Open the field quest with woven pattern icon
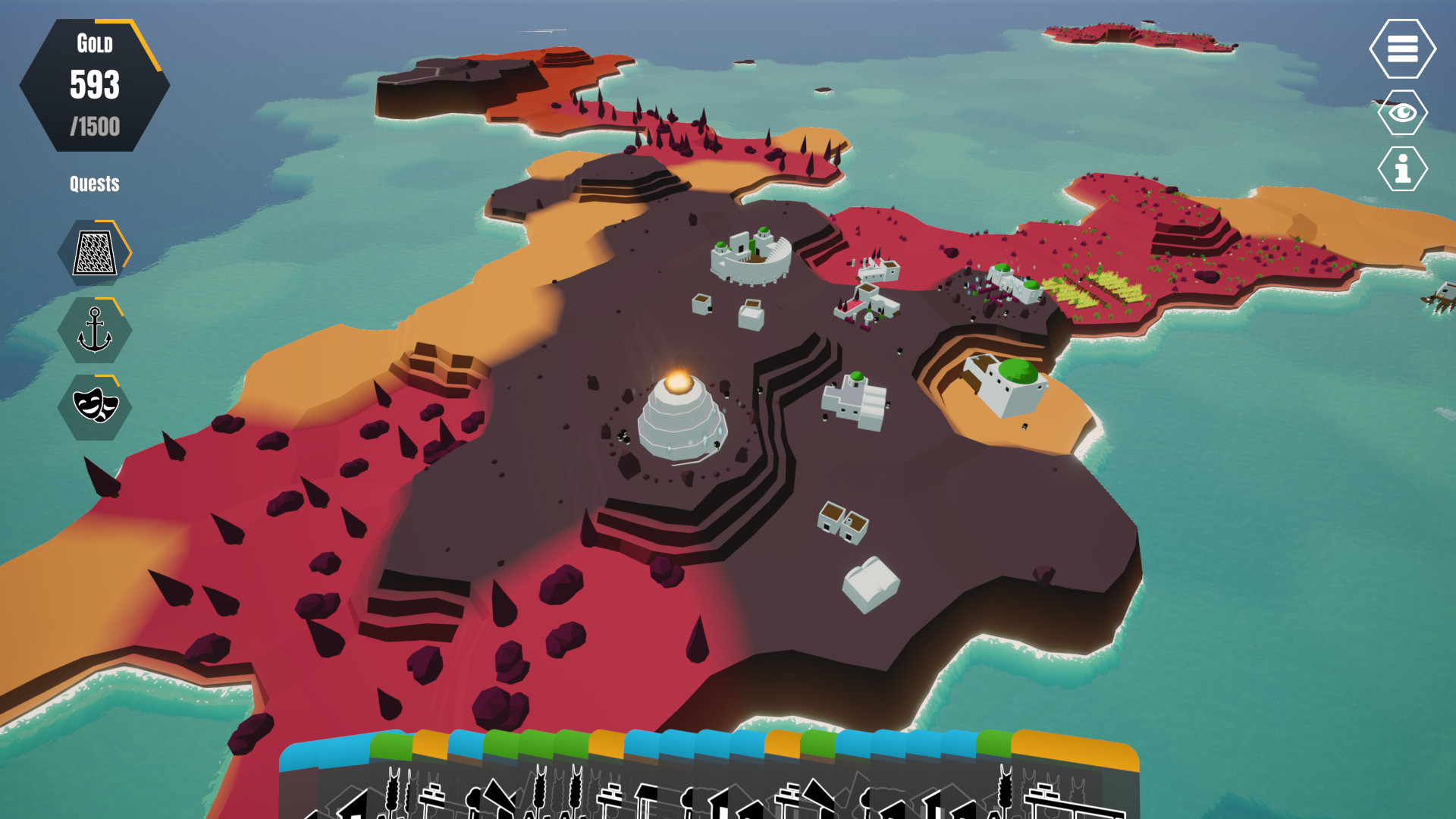 95,253
